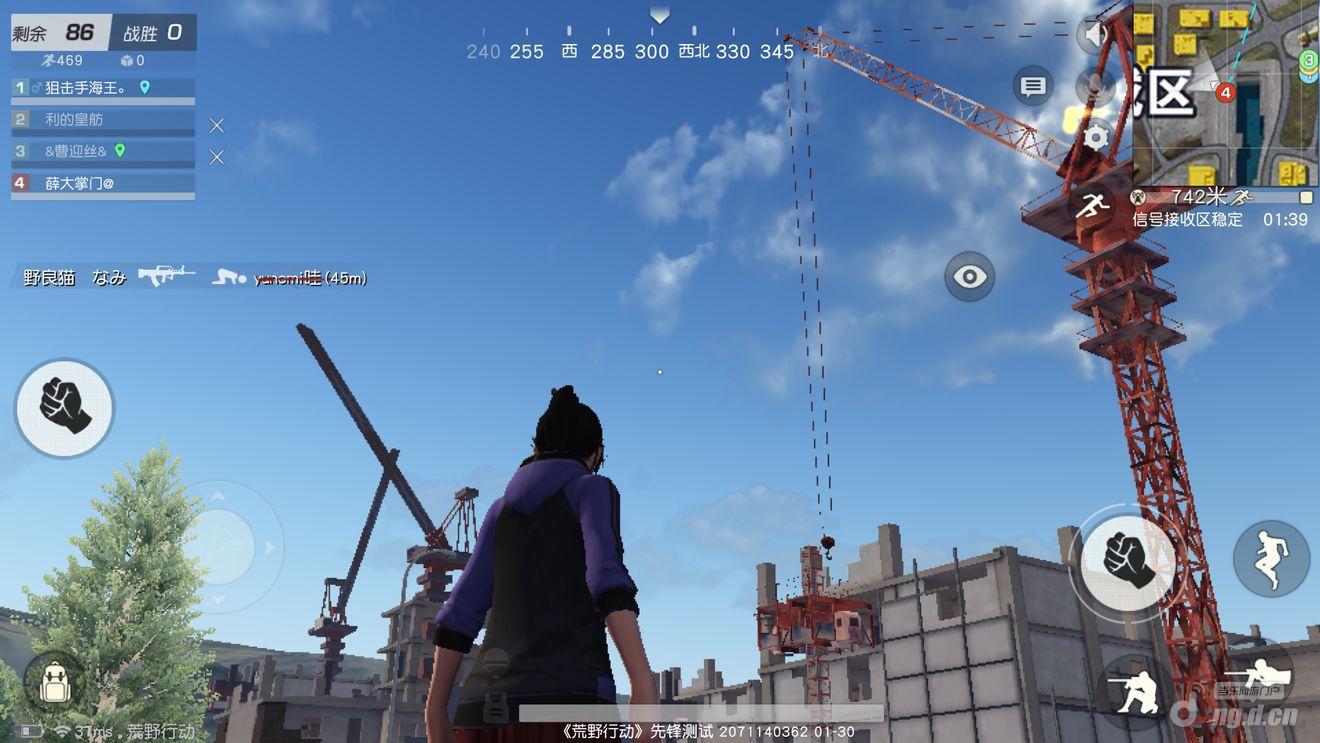Open the quick chat message bubble
Viewport: 1320px width, 743px height.
(1033, 87)
